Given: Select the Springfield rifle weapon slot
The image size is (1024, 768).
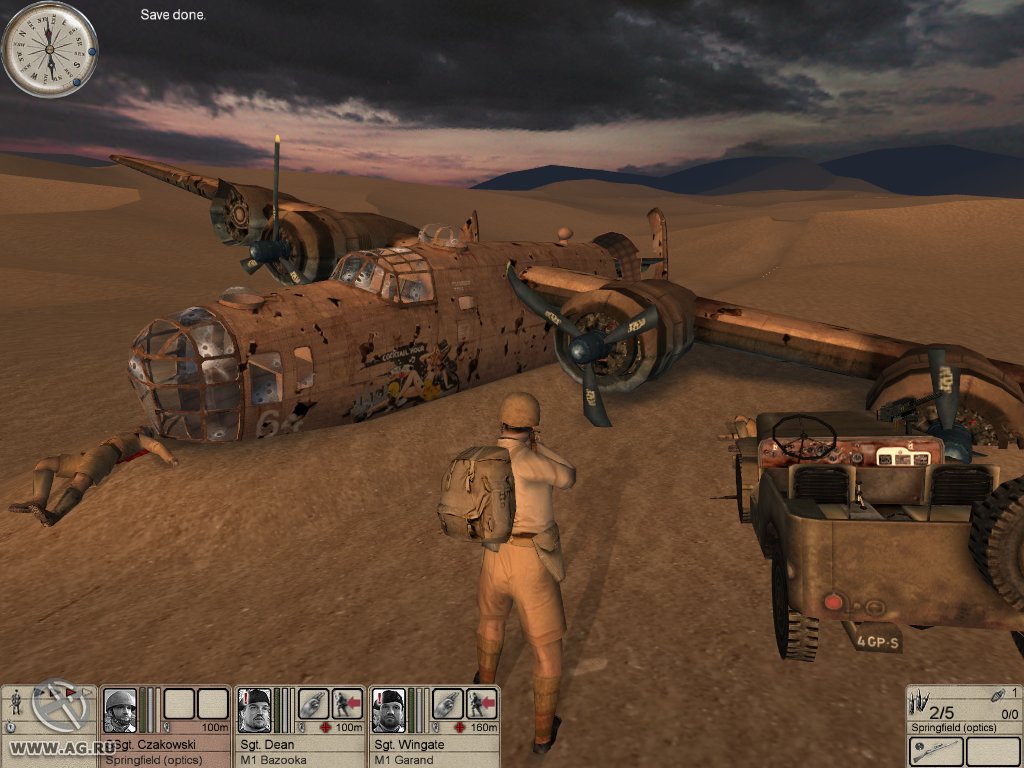Looking at the screenshot, I should (937, 751).
